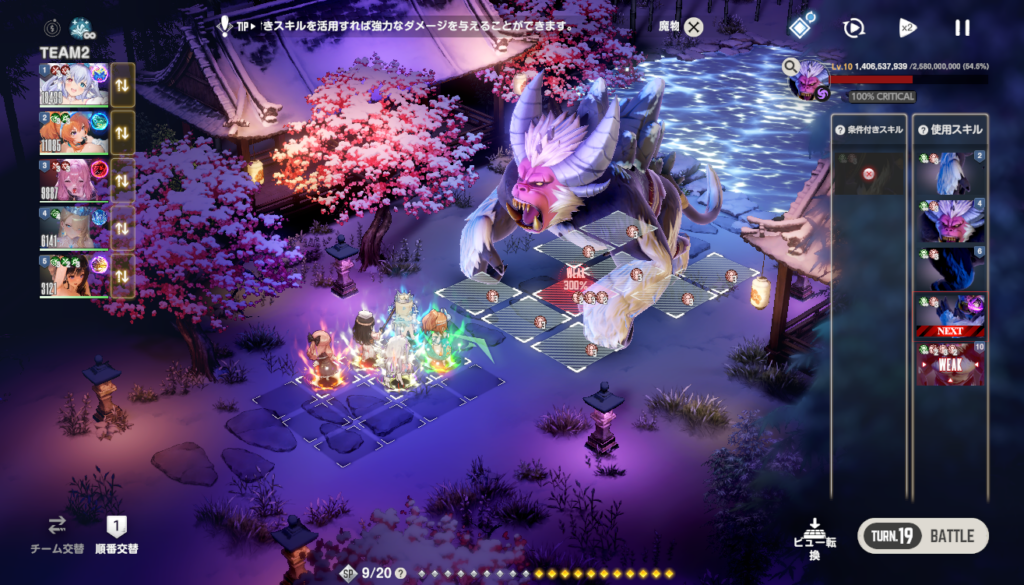Toggle the x2 battle speed

click(x=907, y=28)
